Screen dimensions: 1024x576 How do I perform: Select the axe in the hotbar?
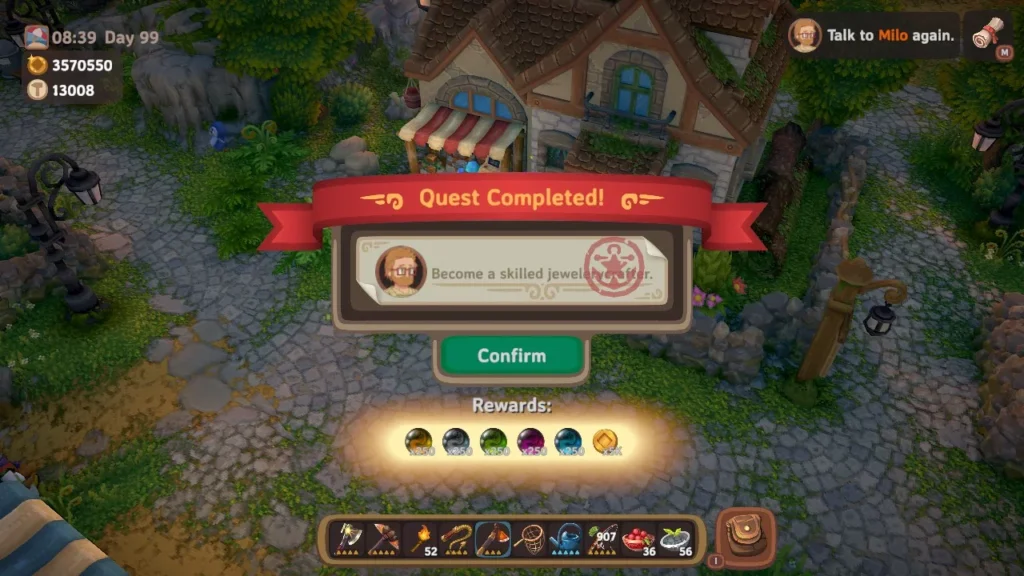(x=348, y=538)
